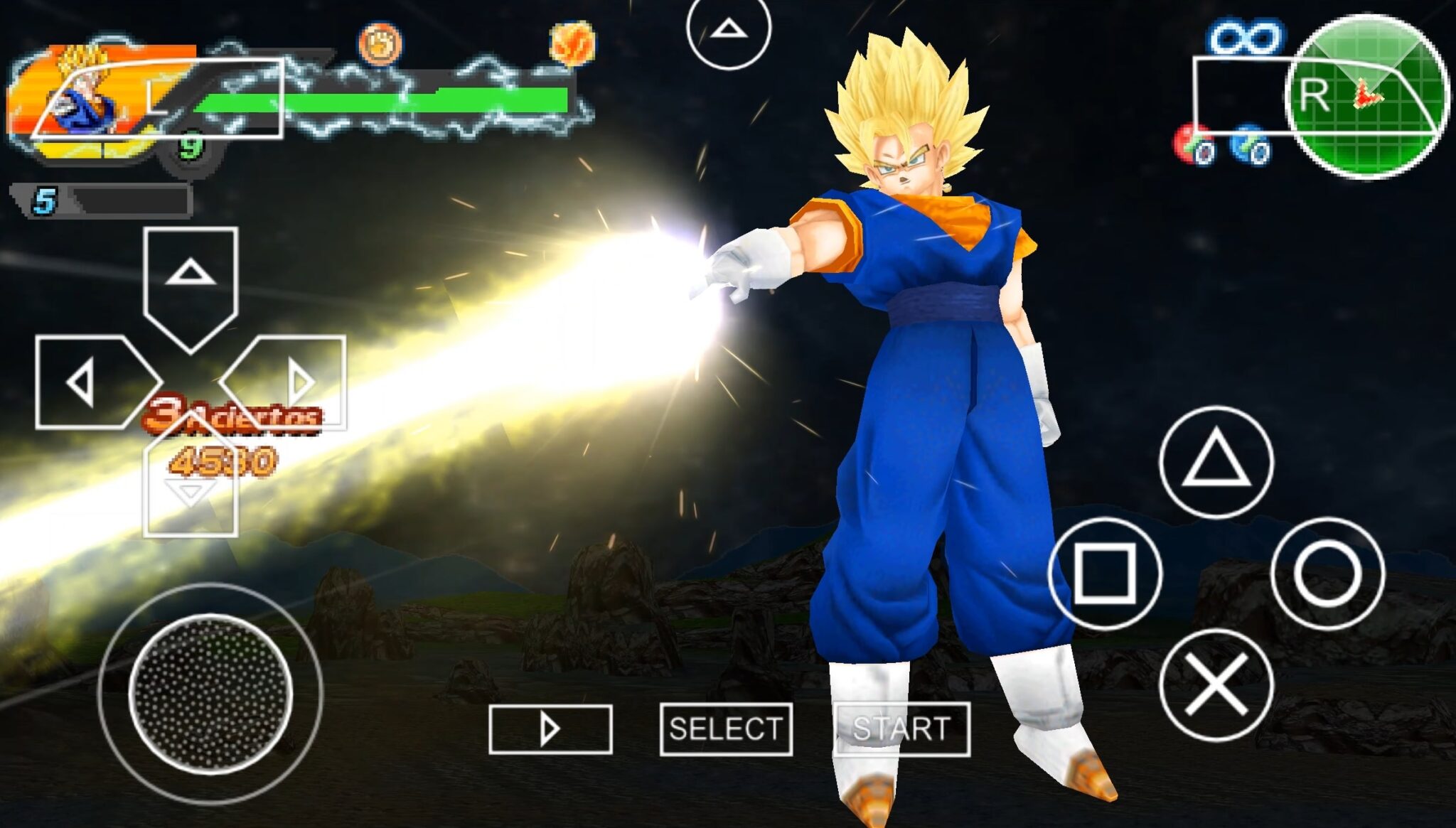Tap the SELECT touch button
Image resolution: width=1456 pixels, height=828 pixels.
(726, 729)
